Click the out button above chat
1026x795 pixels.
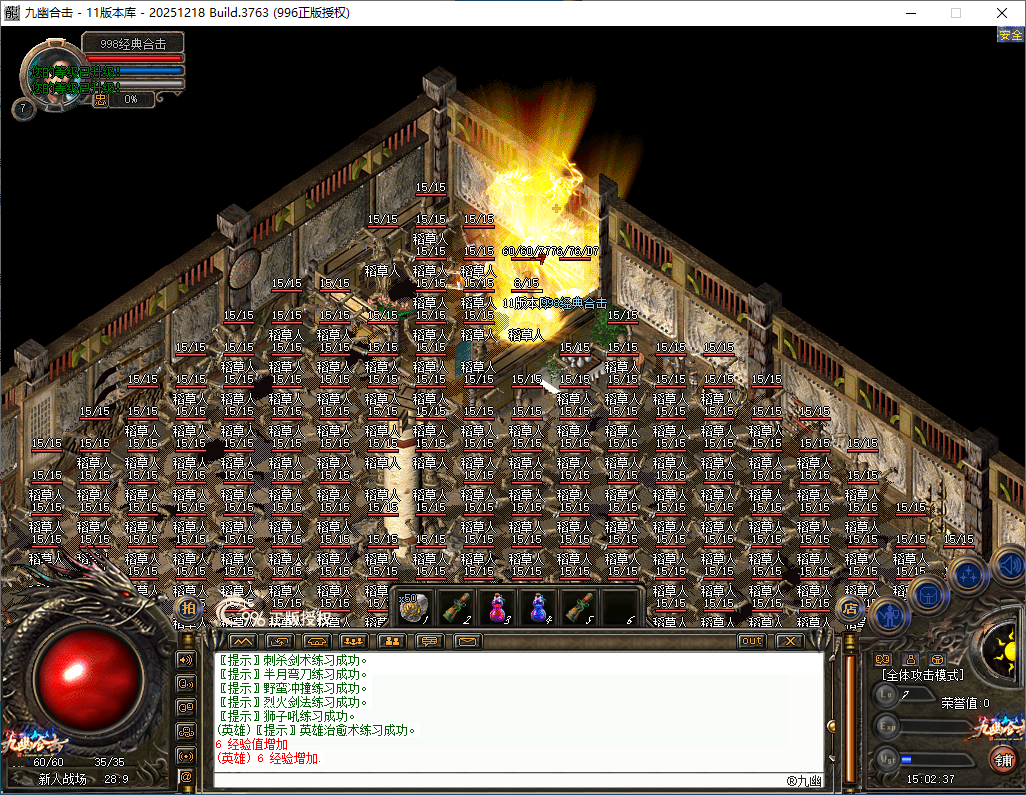coord(752,641)
